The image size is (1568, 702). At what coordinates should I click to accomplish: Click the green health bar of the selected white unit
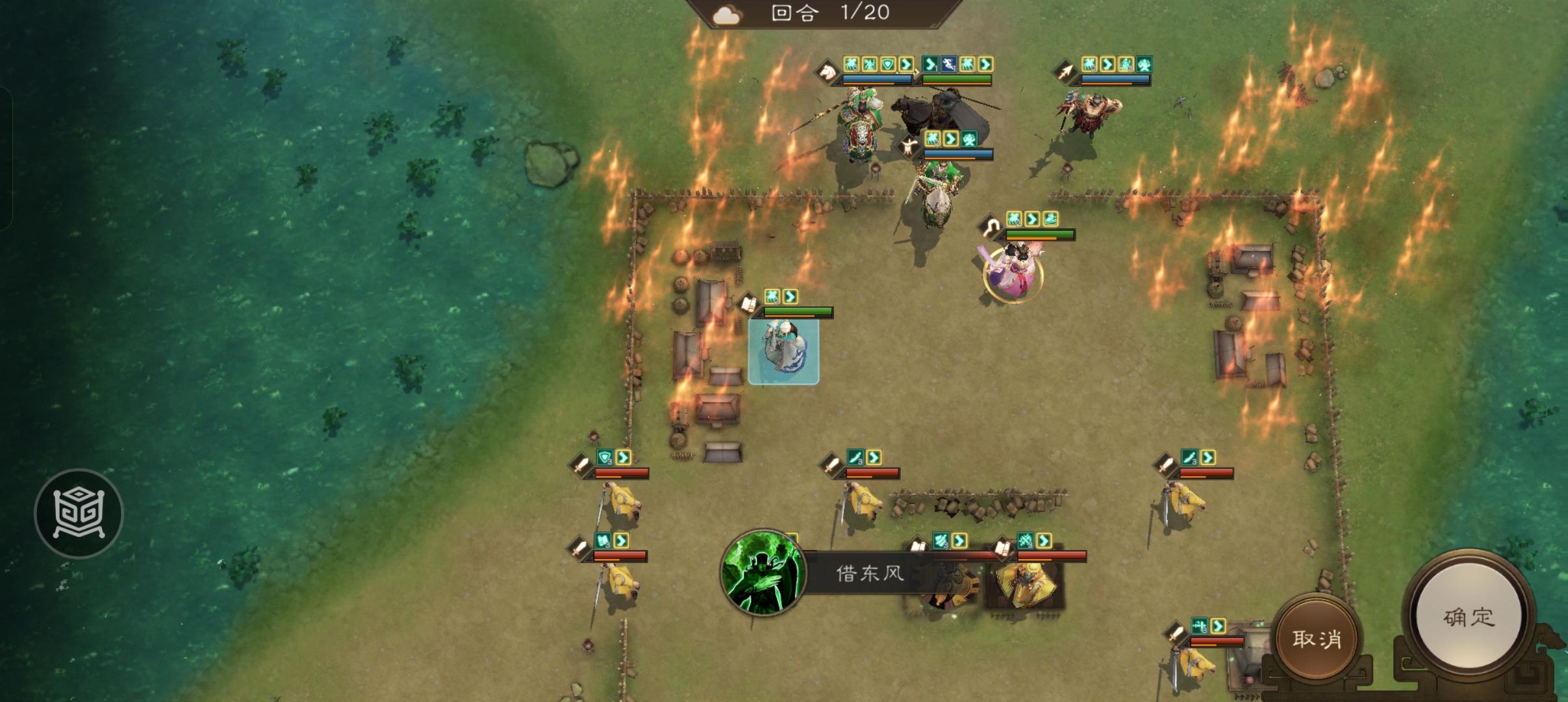[798, 311]
